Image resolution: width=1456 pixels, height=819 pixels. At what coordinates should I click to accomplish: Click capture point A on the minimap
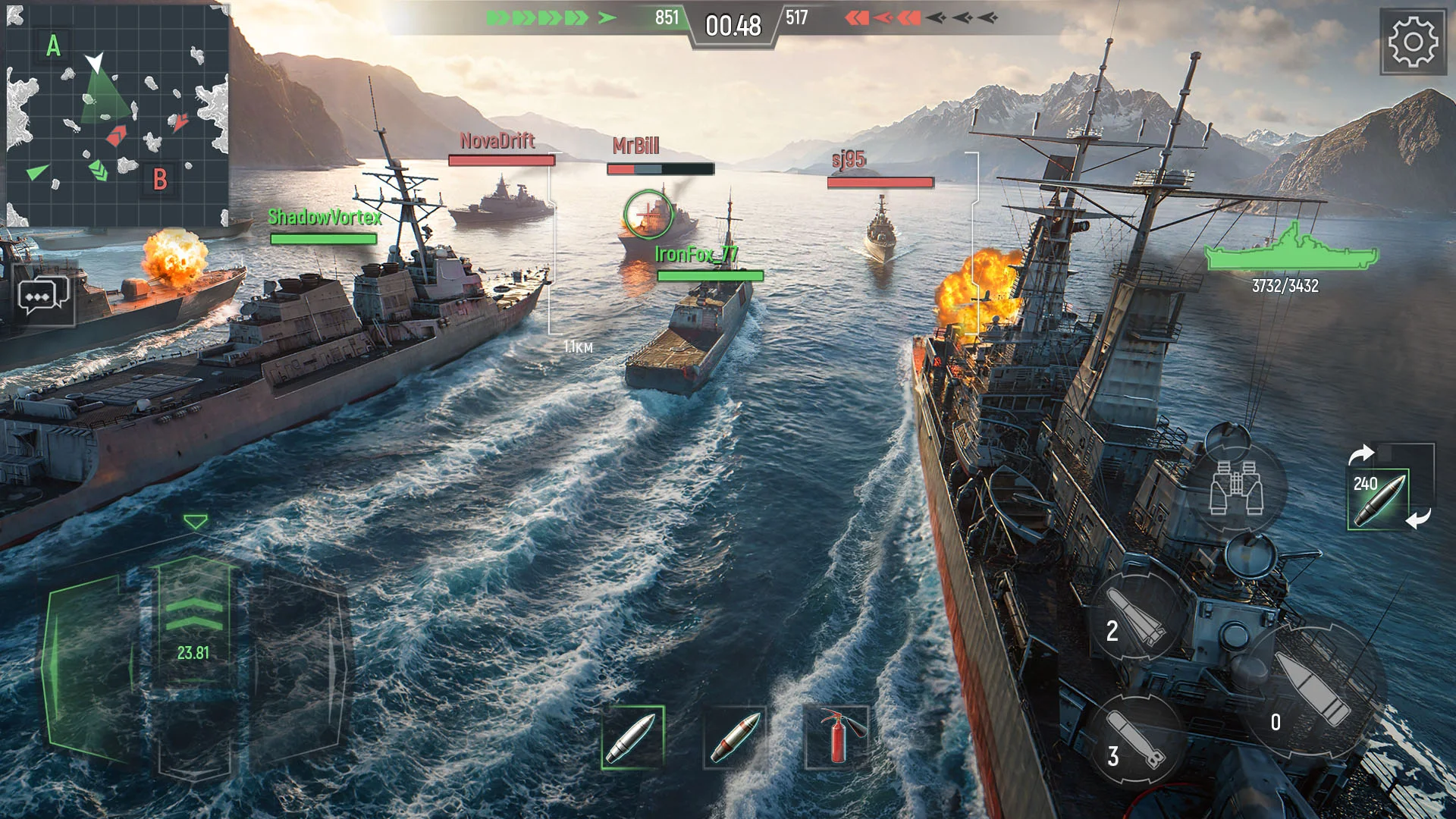coord(53,46)
